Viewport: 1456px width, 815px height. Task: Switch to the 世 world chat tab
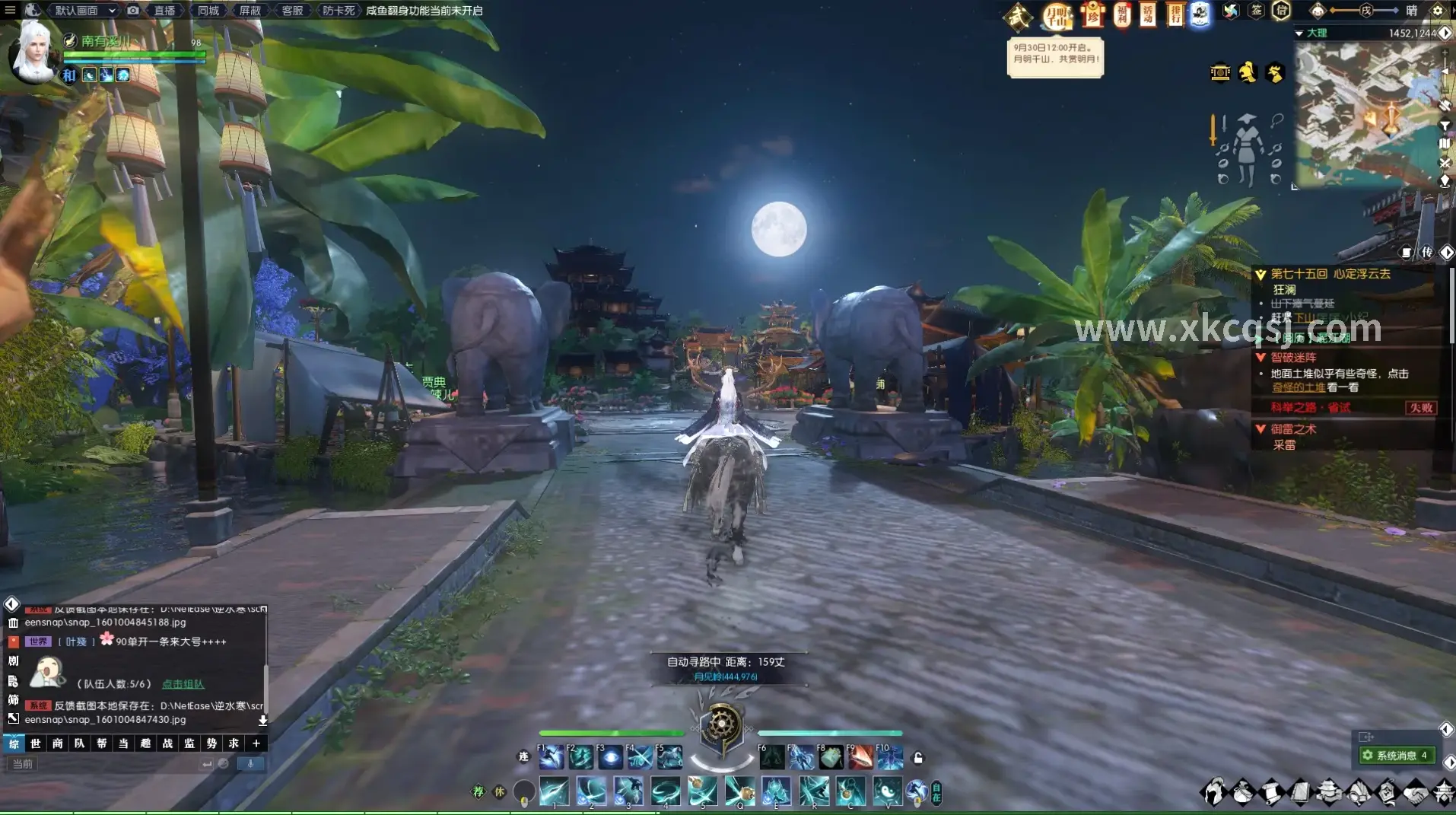point(36,743)
